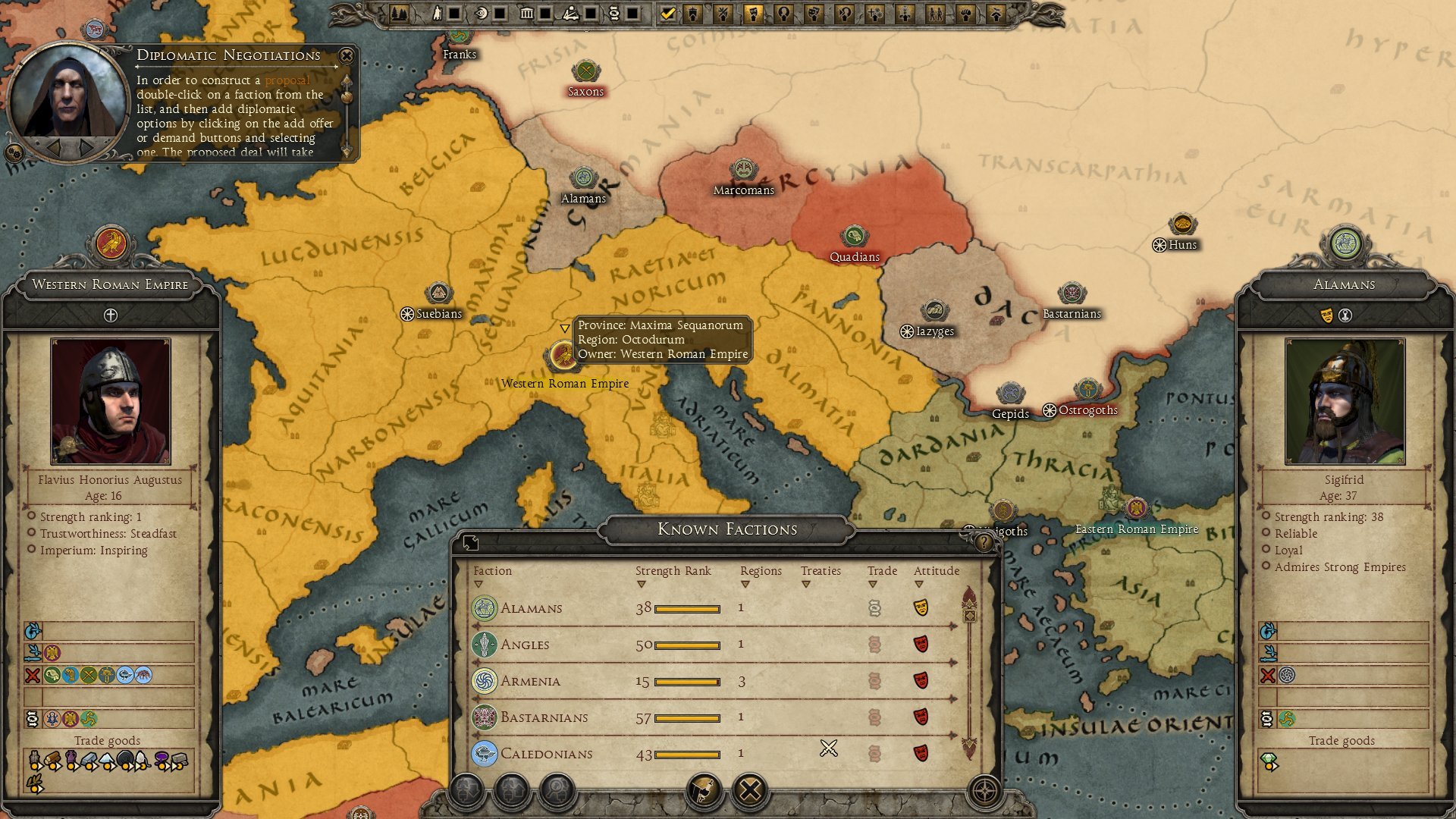Click the question mark help icon on Known Factions
This screenshot has height=819, width=1456.
[x=983, y=540]
